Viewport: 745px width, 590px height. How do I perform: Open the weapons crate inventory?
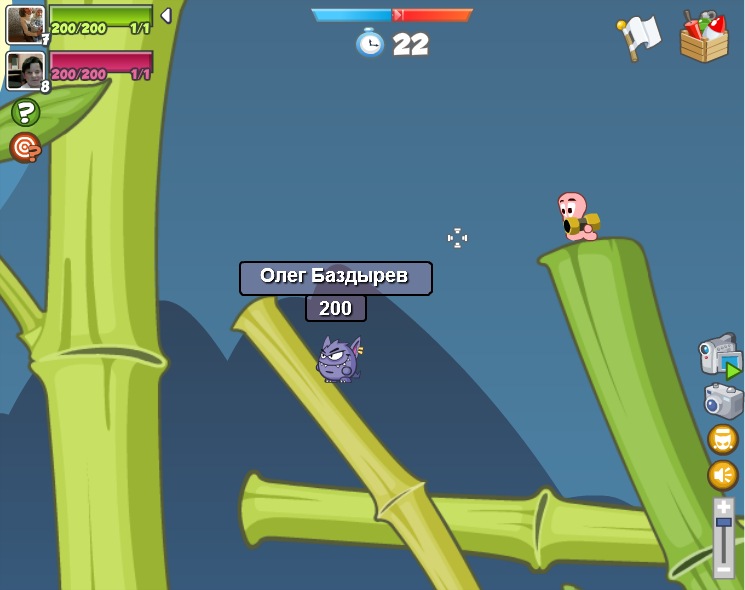(x=704, y=37)
